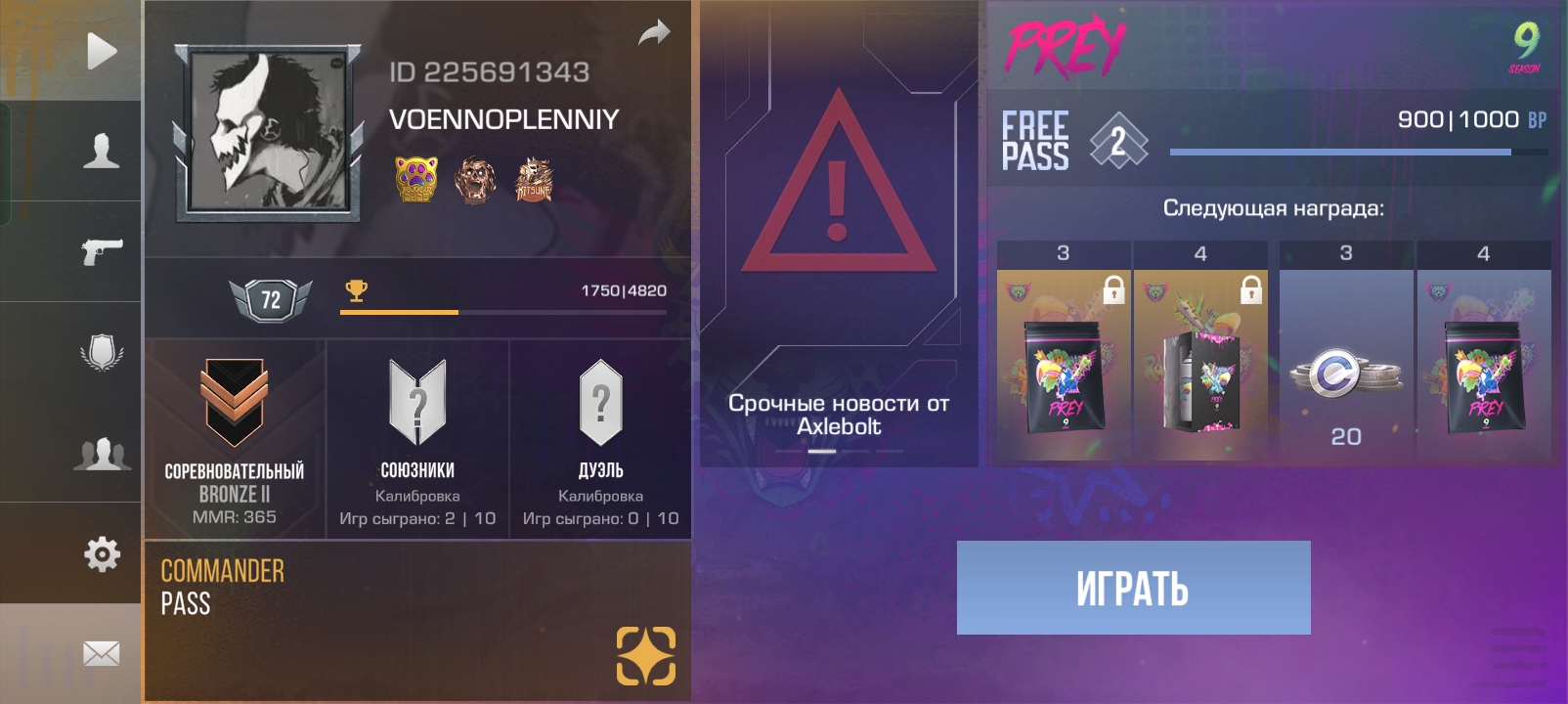Start a match with the ИГРАТЬ button
The image size is (1568, 704).
pos(1133,588)
